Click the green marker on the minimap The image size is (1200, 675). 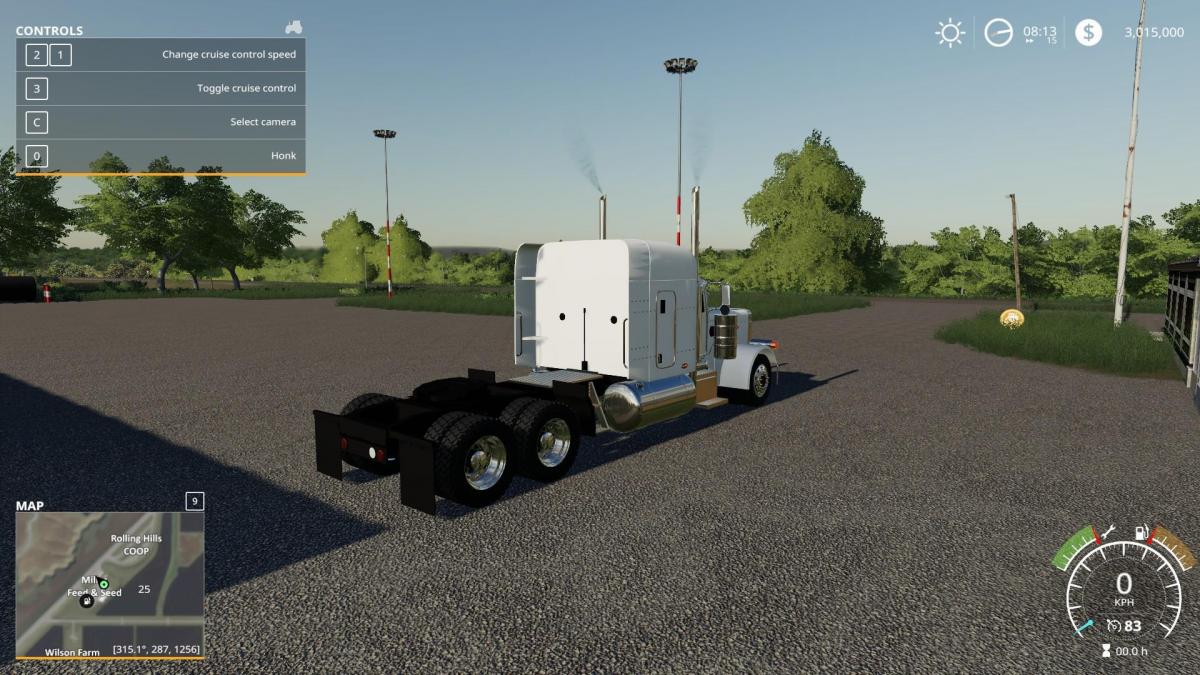pyautogui.click(x=103, y=584)
